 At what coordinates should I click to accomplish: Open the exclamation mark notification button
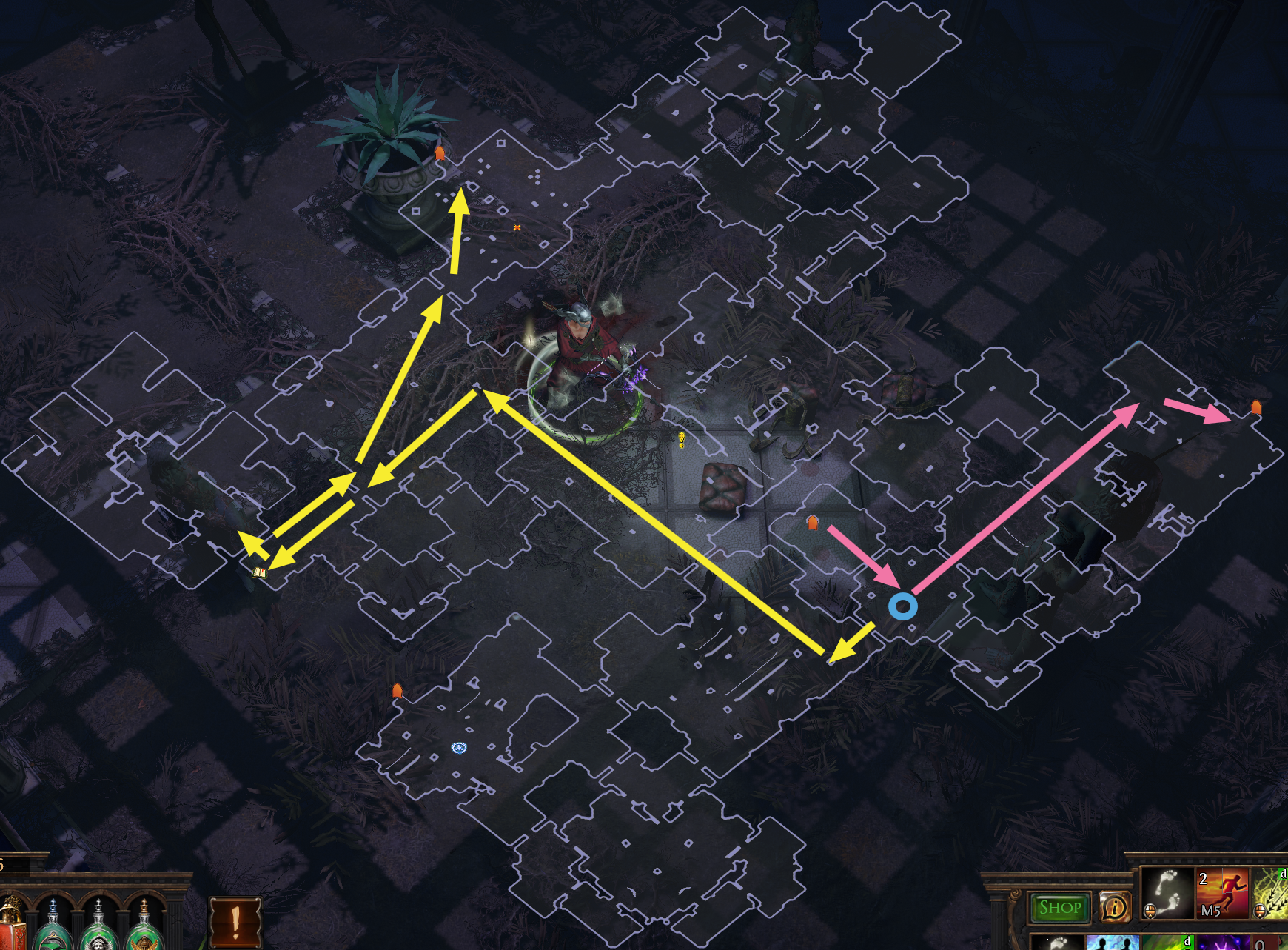click(236, 923)
